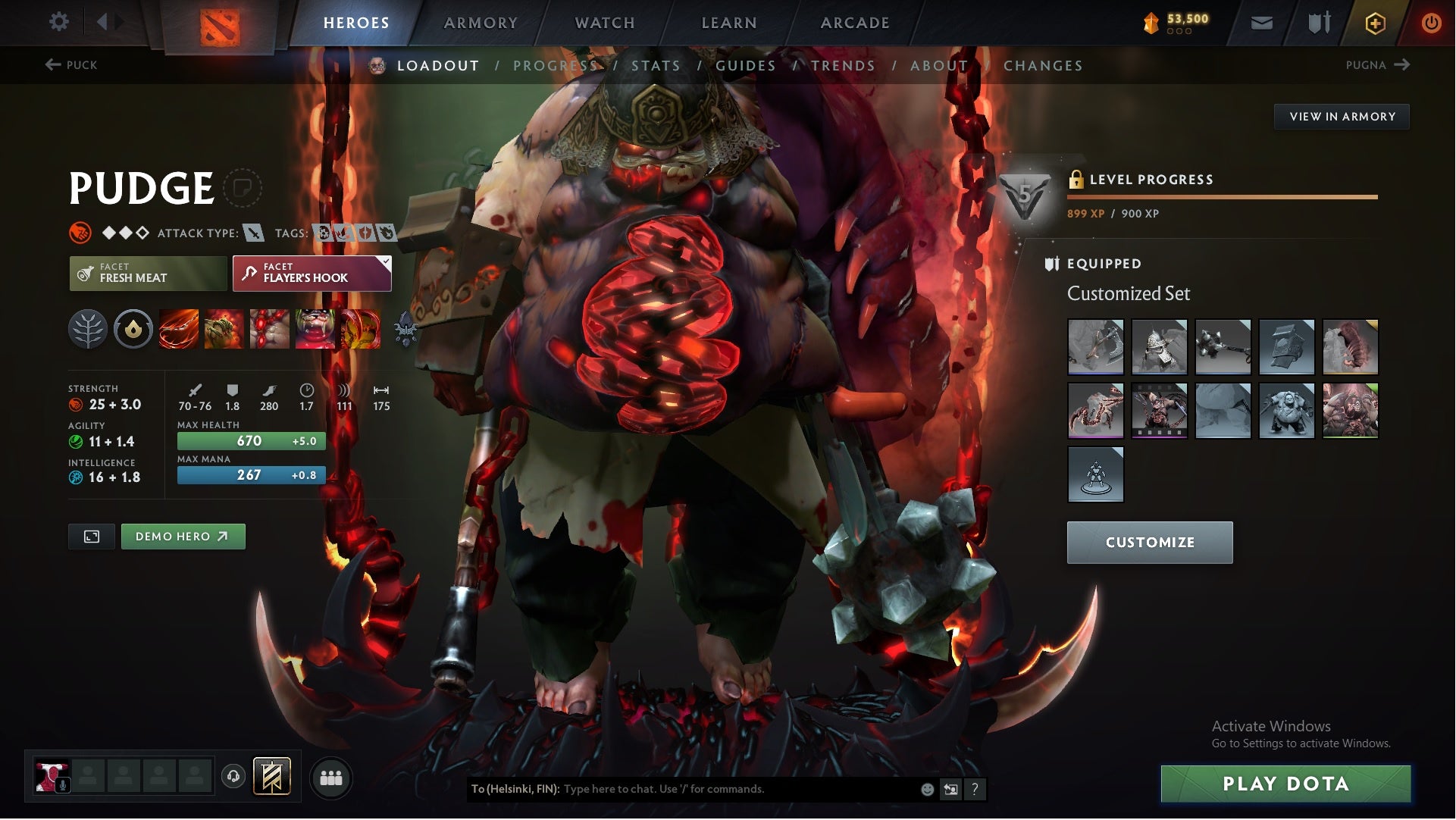Click the CUSTOMIZE button
Screen dimensions: 1456x820
point(1150,542)
